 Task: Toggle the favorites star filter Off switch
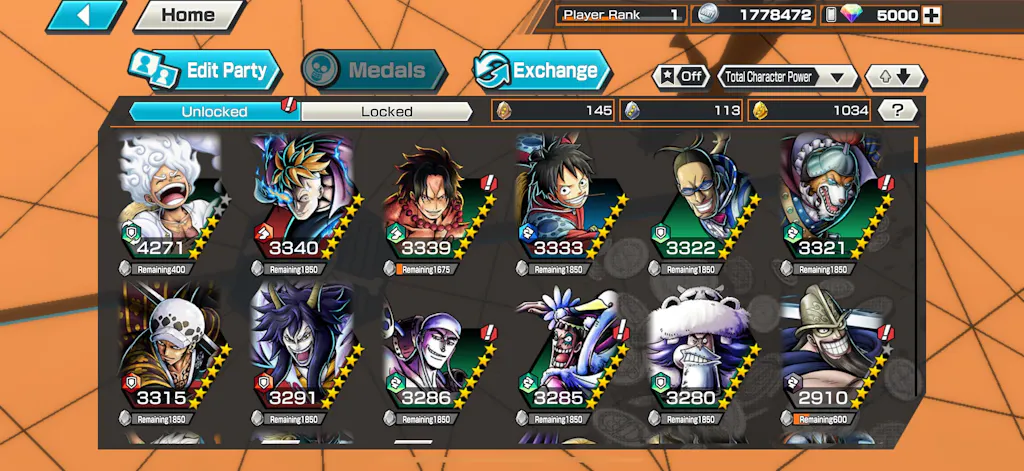point(680,76)
